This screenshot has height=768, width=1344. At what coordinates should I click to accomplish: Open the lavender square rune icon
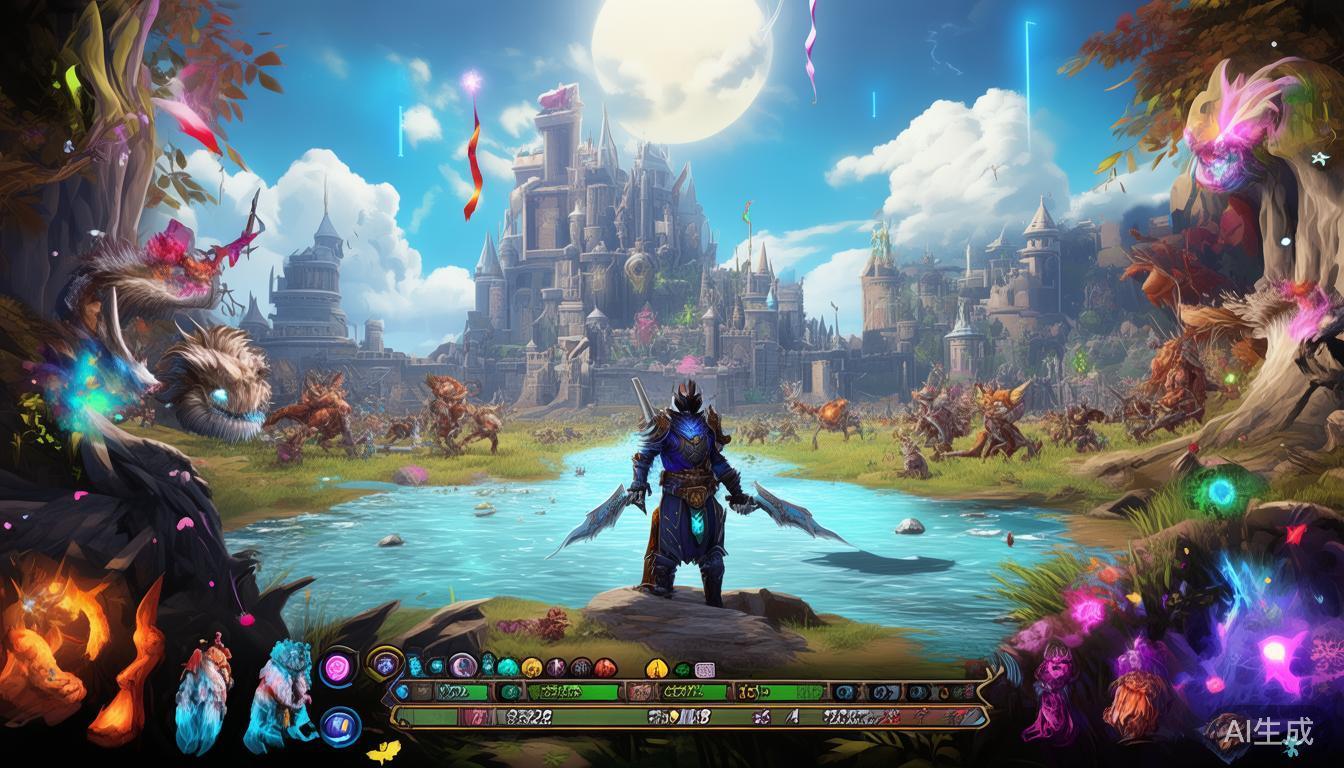(705, 669)
